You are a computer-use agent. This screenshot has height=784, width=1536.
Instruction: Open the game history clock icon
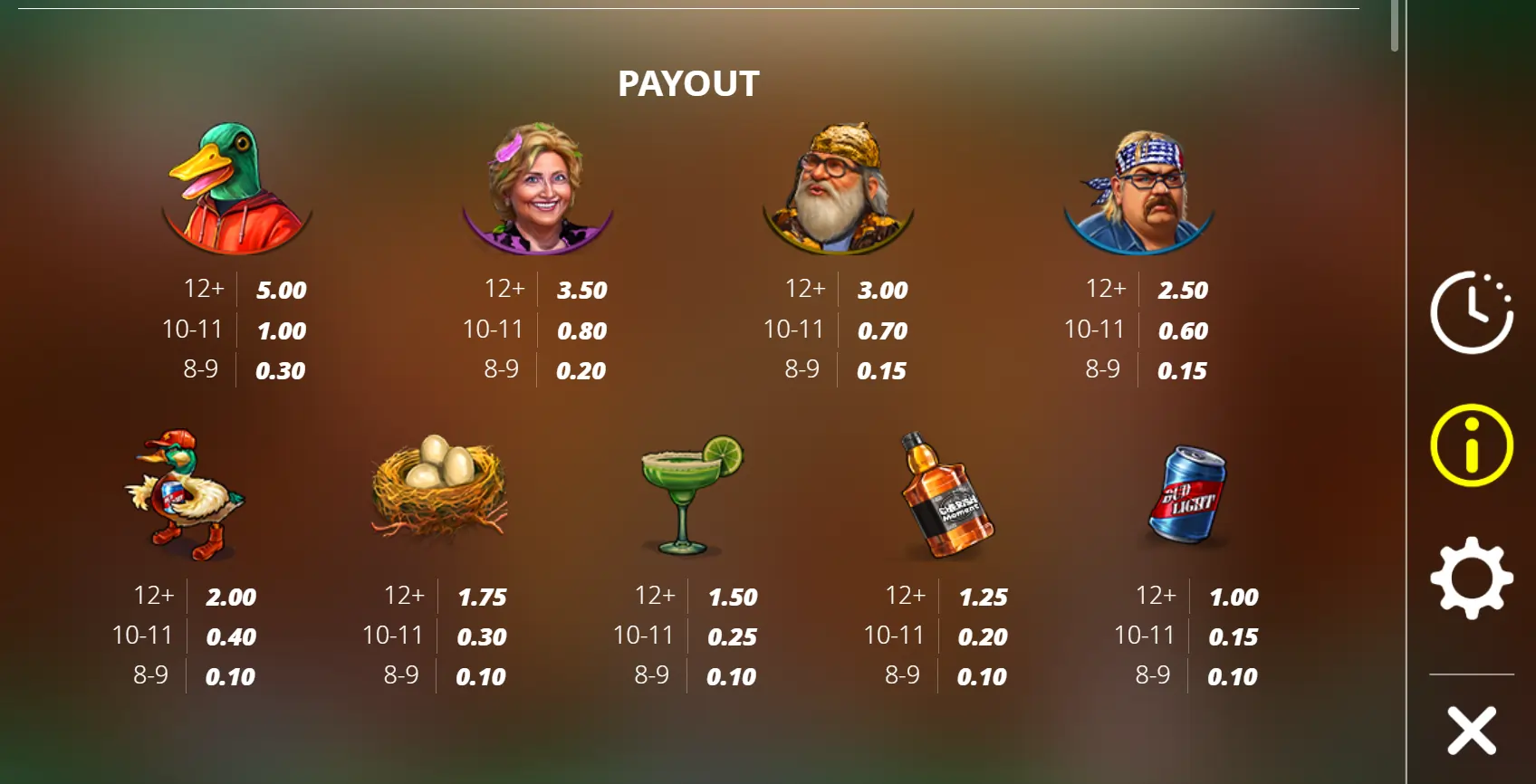[1471, 312]
